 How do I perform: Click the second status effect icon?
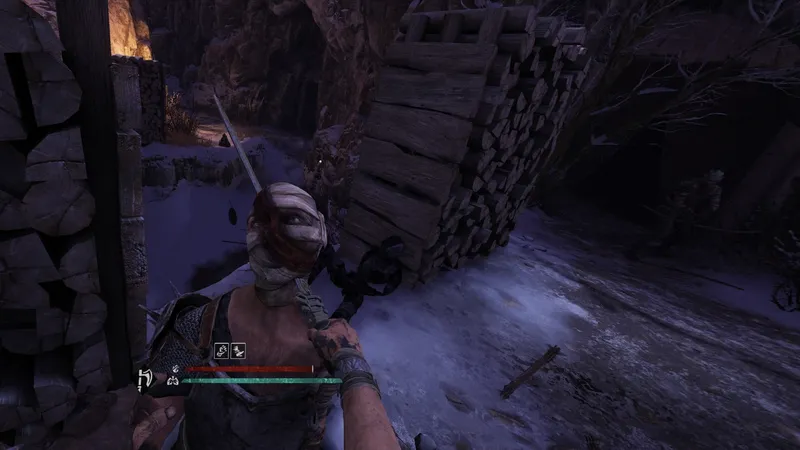(240, 353)
